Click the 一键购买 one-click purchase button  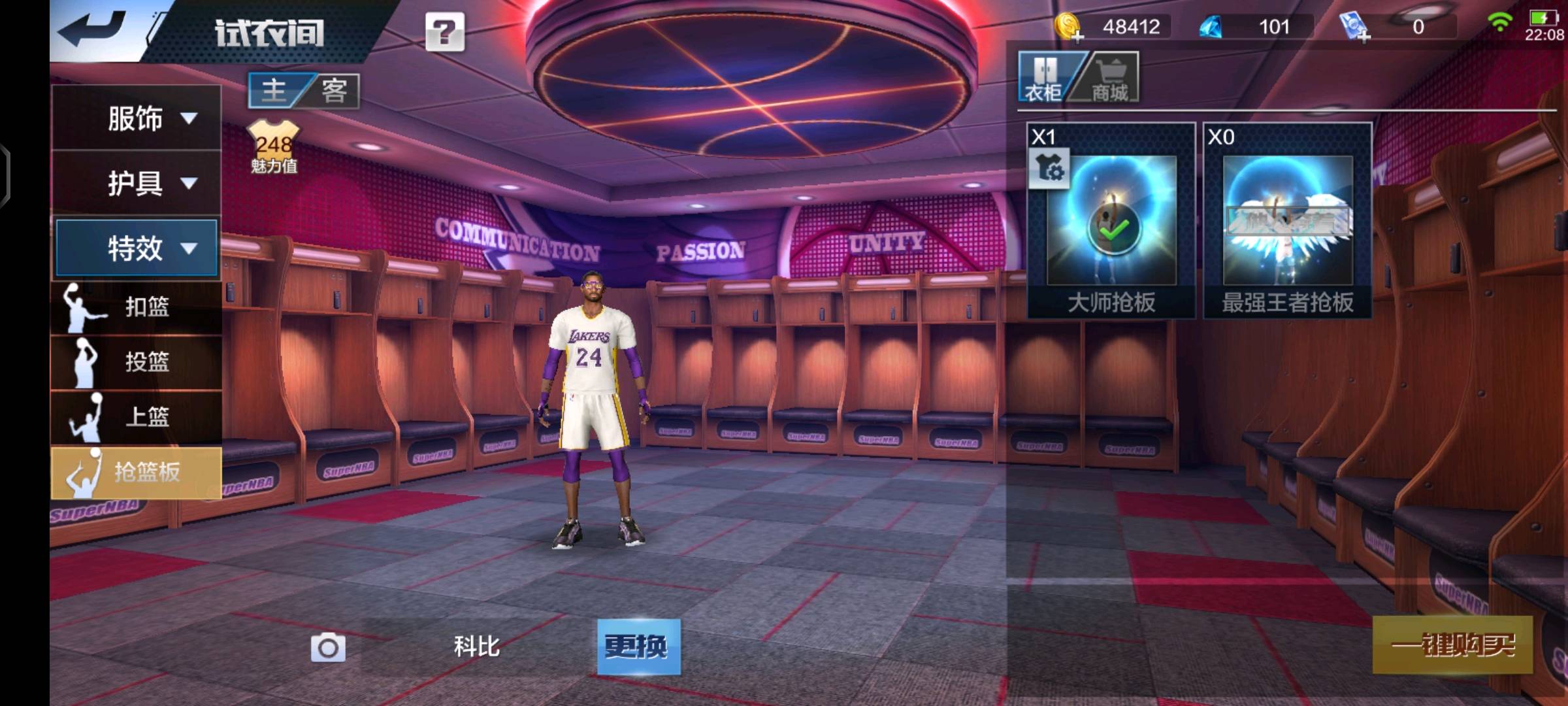coord(1452,645)
